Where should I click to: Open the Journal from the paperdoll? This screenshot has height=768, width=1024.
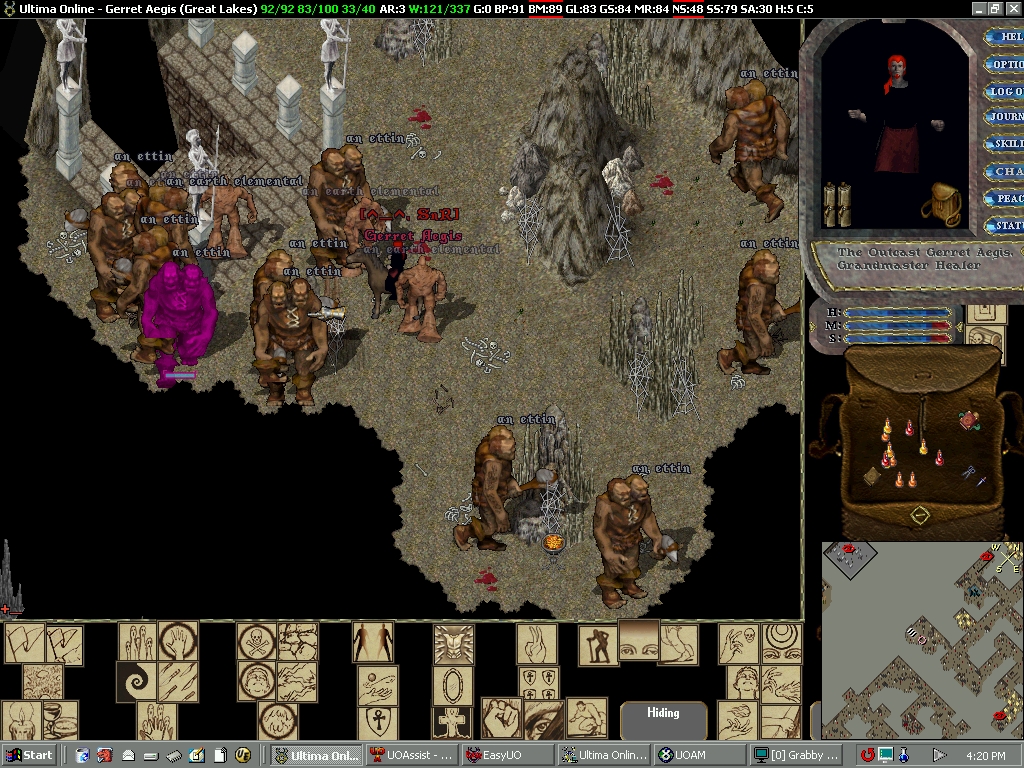[x=1004, y=117]
